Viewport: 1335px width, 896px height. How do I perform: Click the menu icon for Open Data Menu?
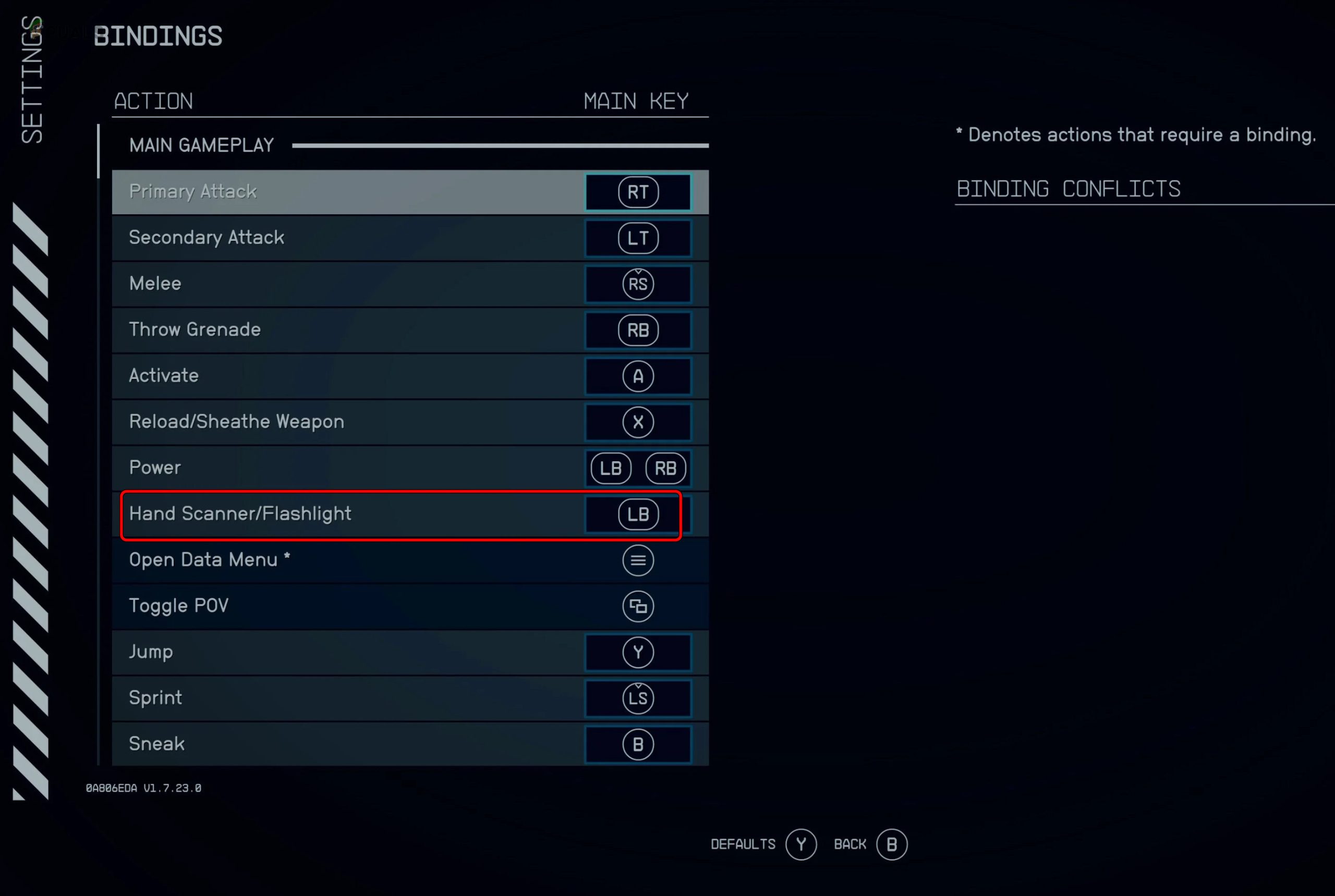pyautogui.click(x=637, y=560)
